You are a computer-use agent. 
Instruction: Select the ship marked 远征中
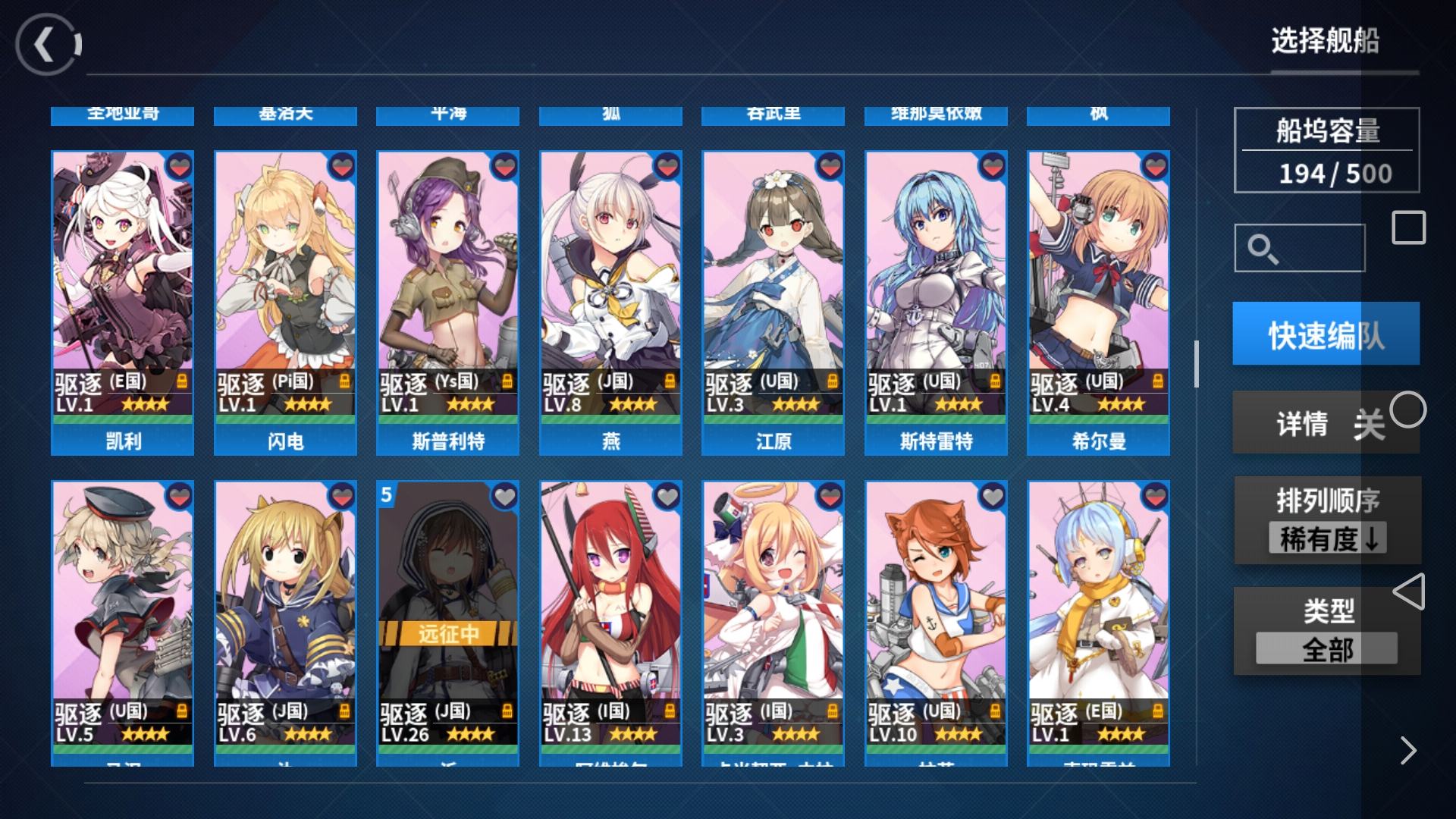(447, 622)
